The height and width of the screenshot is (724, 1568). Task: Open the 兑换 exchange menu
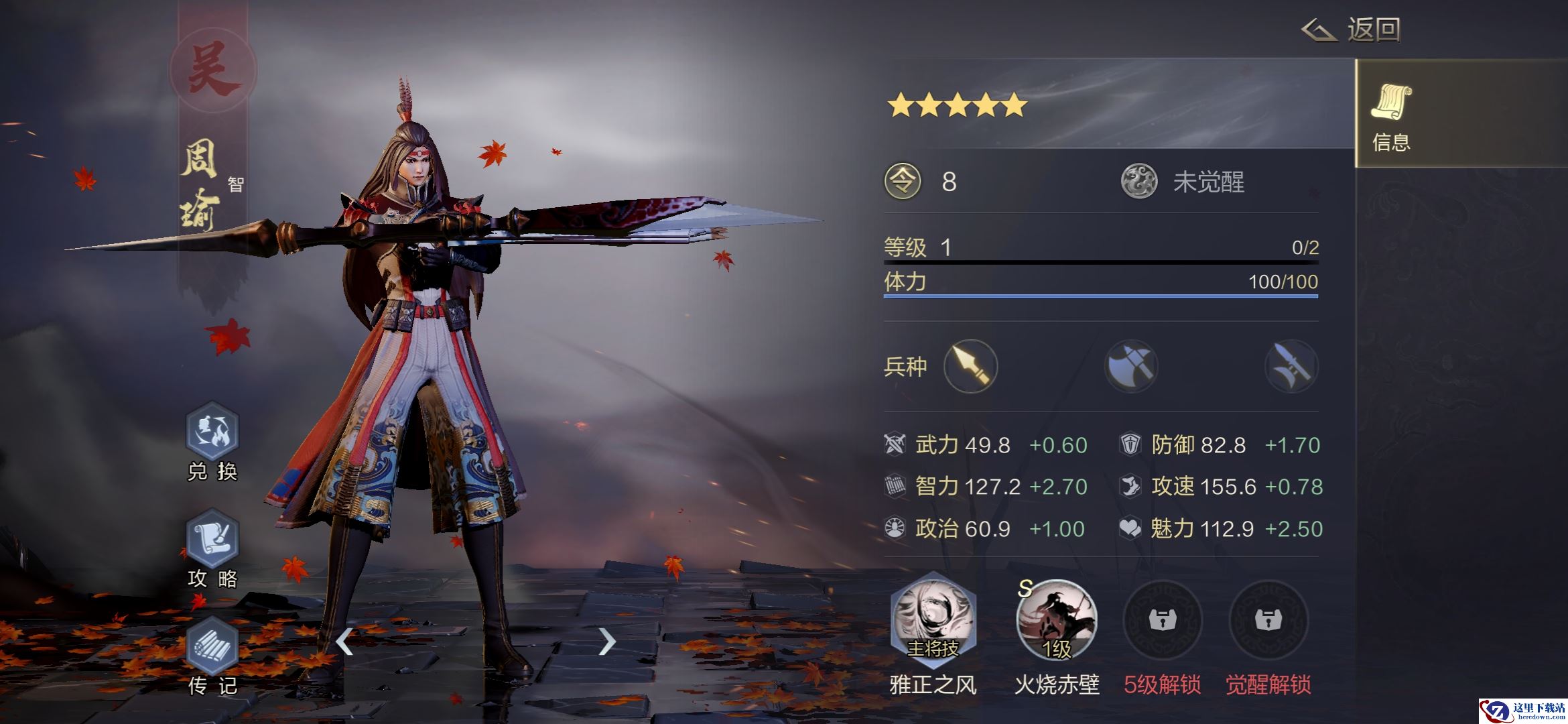click(212, 432)
